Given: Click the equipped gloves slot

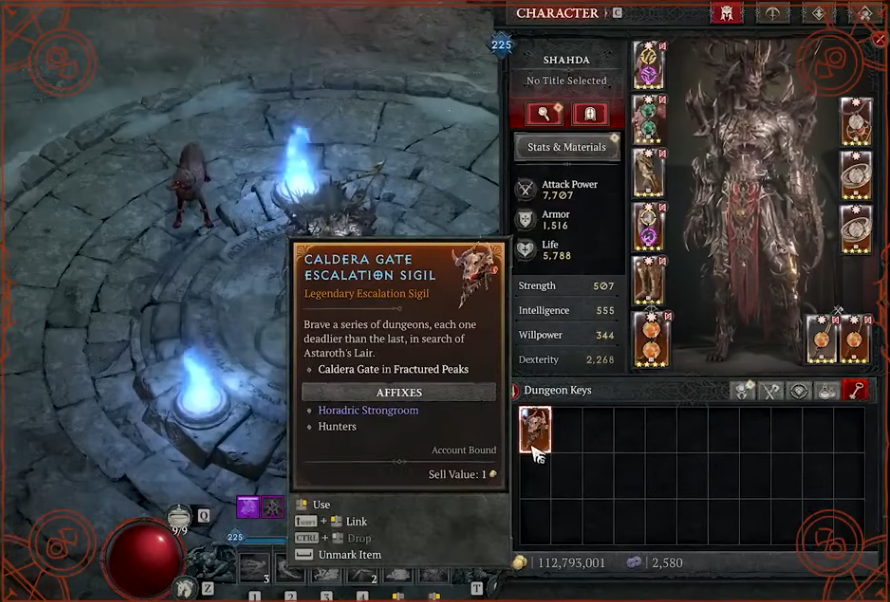Looking at the screenshot, I should tap(650, 173).
